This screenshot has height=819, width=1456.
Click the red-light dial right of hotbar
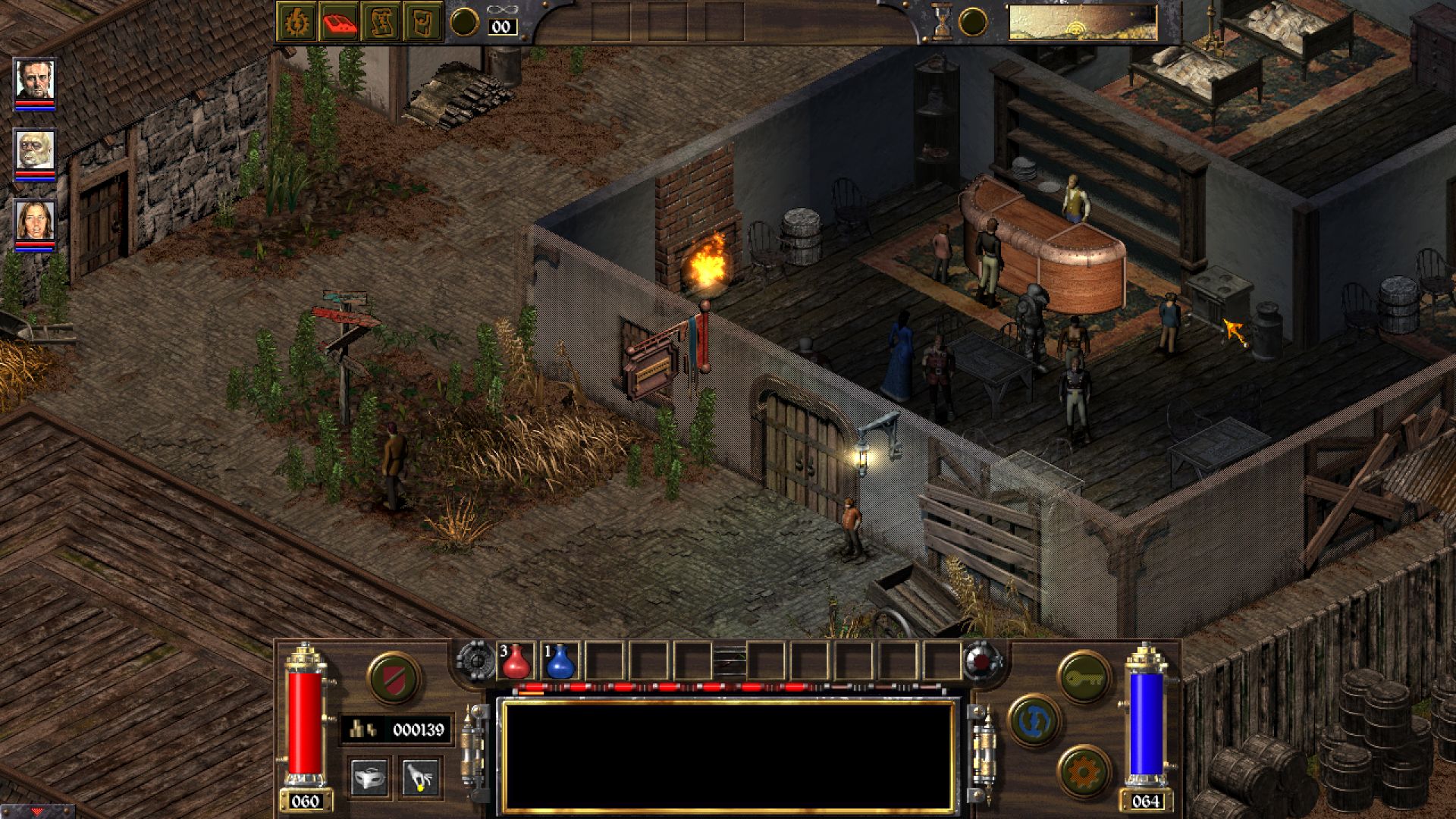tap(984, 661)
